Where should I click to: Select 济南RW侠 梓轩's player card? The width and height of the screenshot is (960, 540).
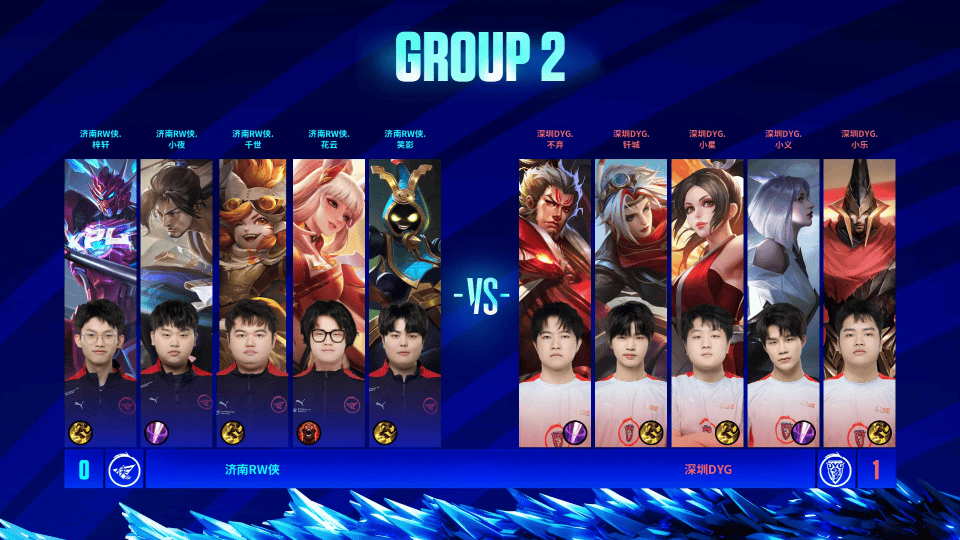(101, 300)
